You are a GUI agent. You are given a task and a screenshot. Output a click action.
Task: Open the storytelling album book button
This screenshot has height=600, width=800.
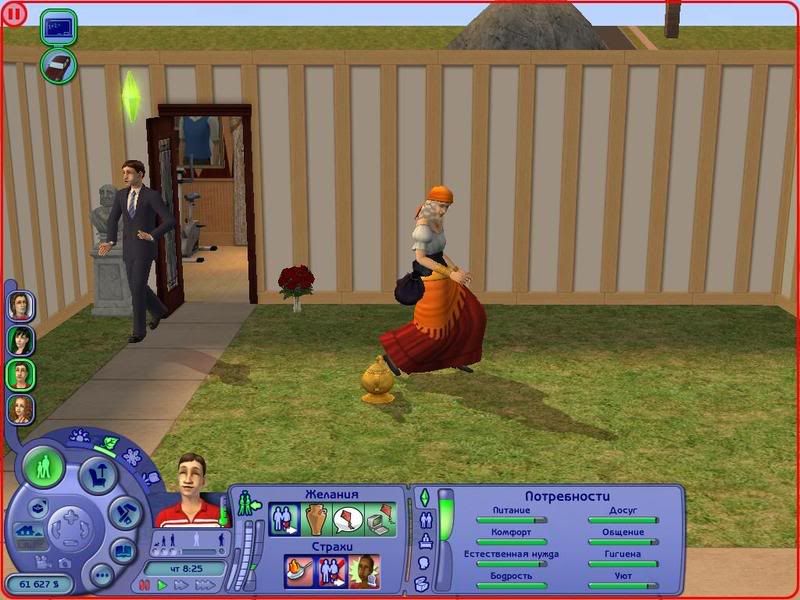[123, 549]
